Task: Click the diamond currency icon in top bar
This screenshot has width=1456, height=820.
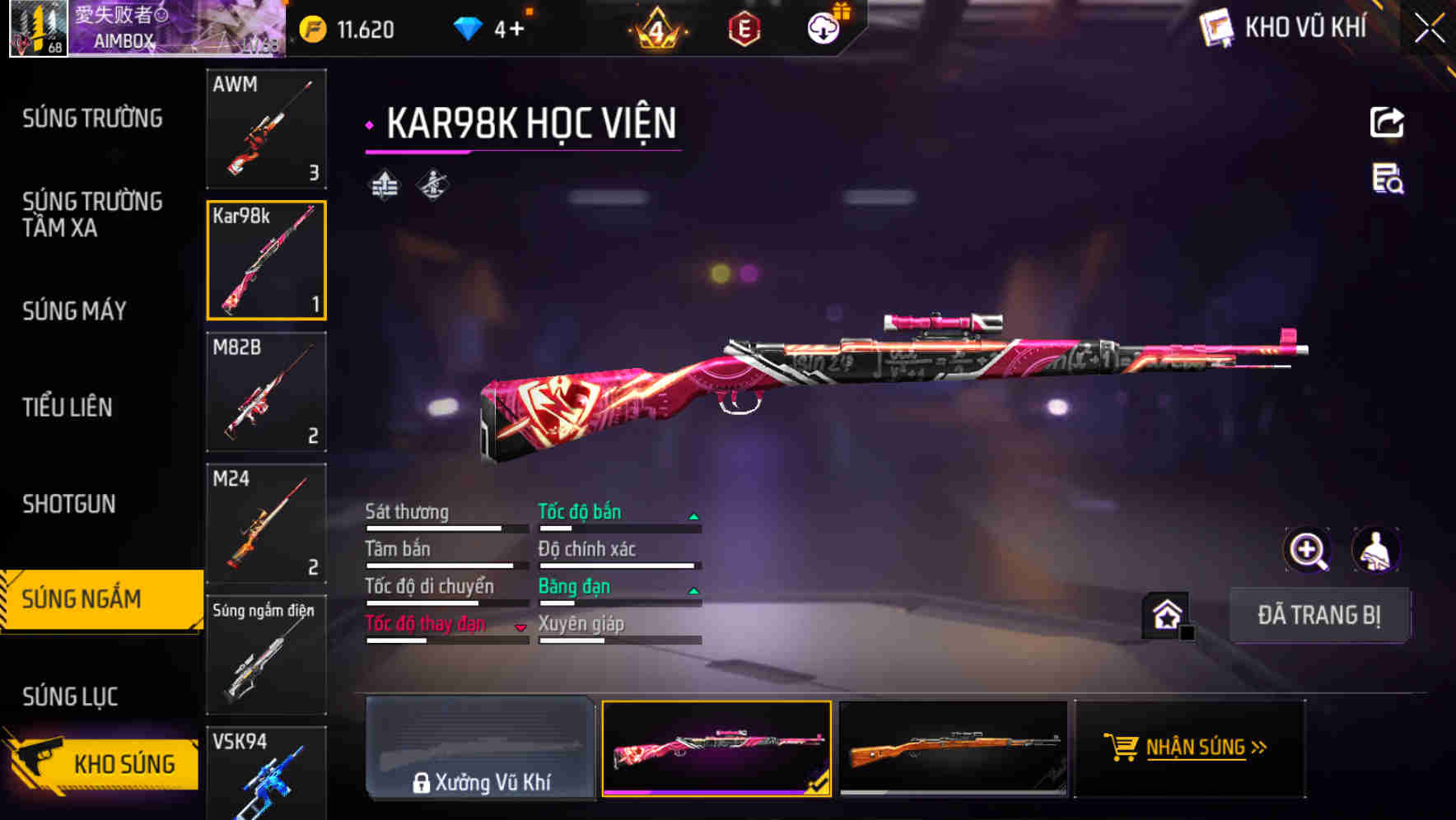Action: pyautogui.click(x=468, y=27)
